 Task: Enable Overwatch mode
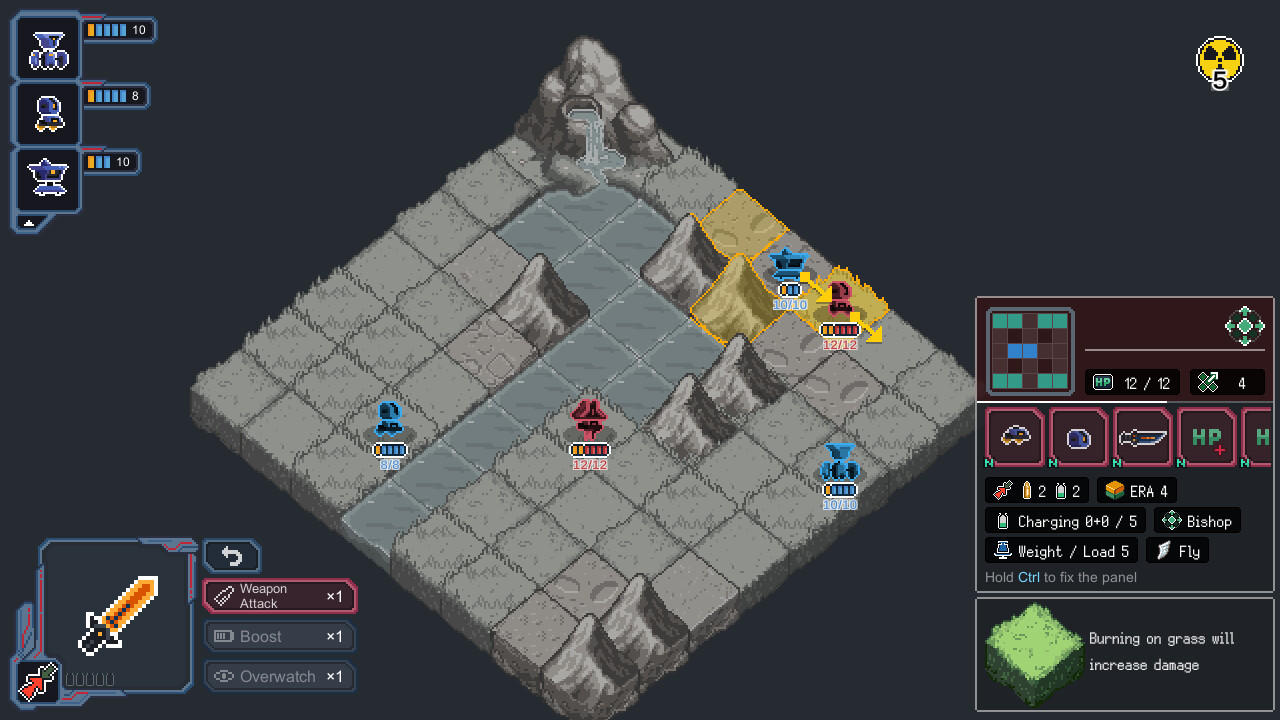[x=280, y=676]
